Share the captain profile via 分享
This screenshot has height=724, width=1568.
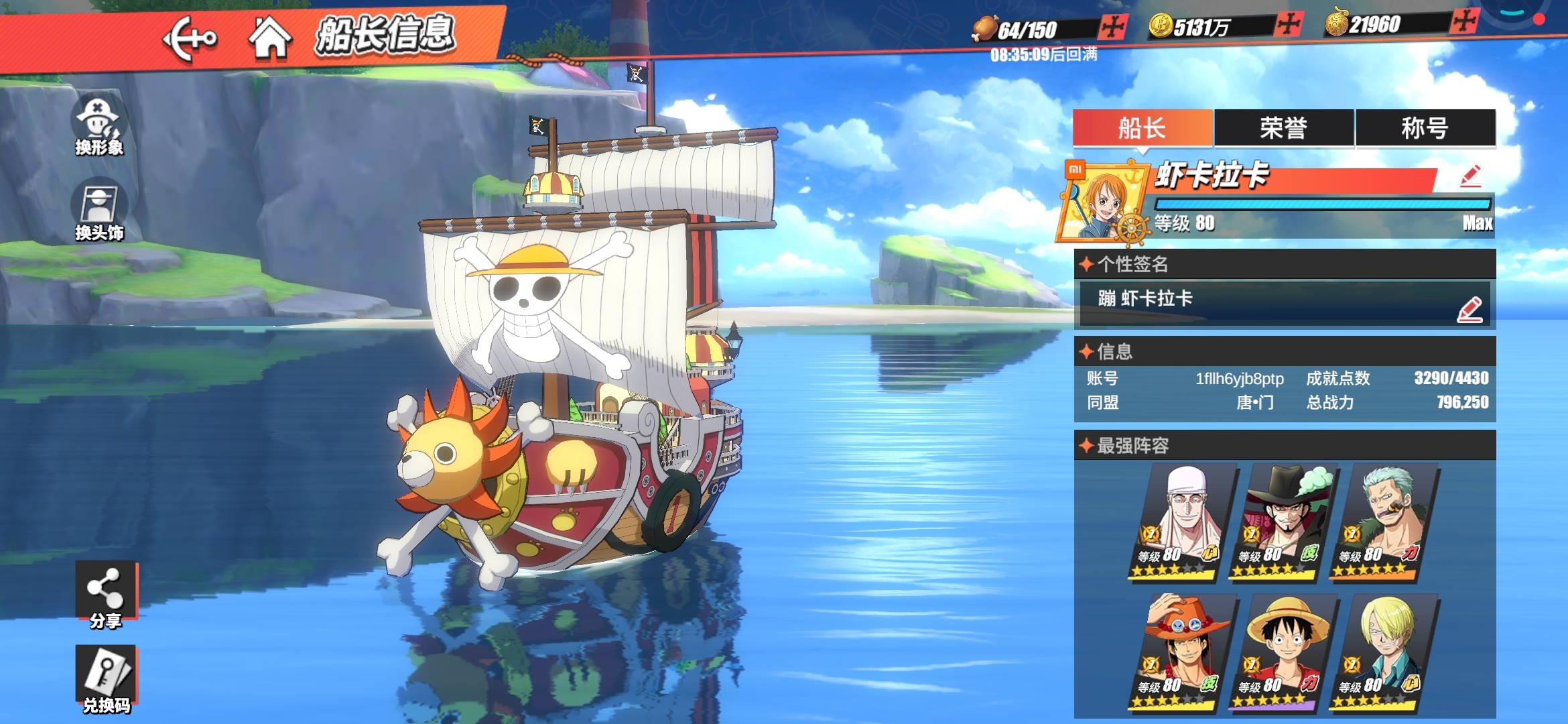pyautogui.click(x=105, y=596)
